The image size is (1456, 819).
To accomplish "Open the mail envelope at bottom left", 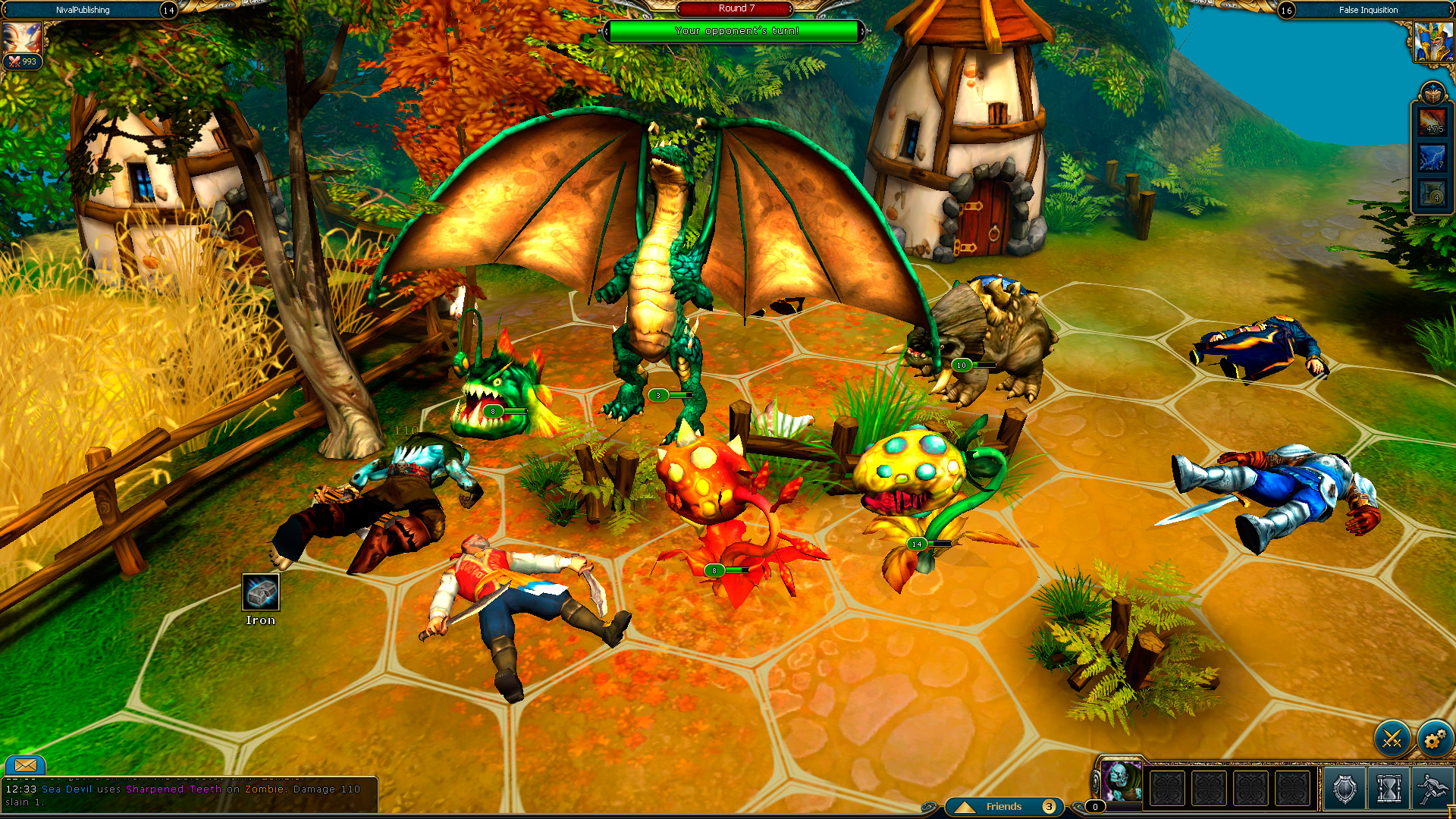I will [27, 766].
